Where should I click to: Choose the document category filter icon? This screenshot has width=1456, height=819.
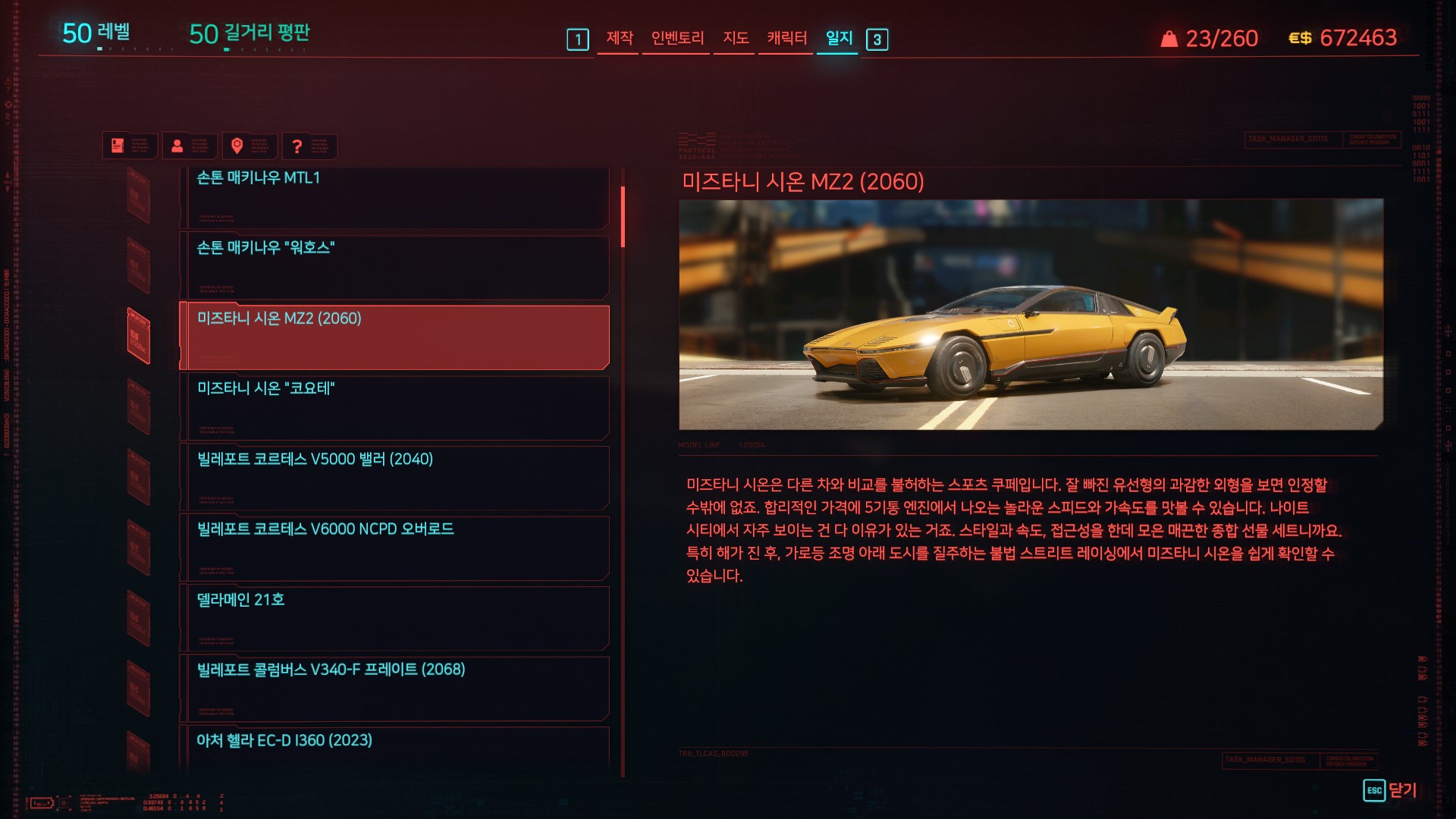click(x=118, y=146)
